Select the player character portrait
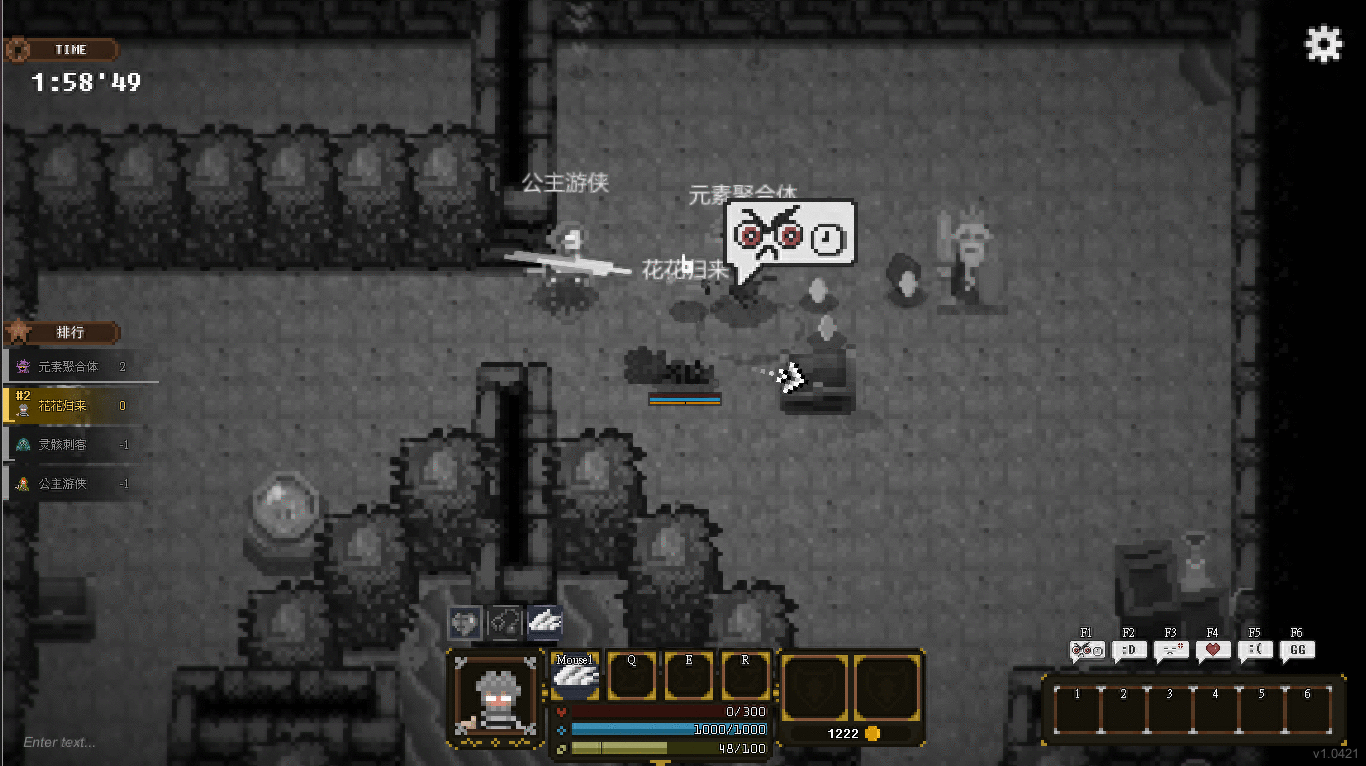This screenshot has width=1366, height=766. (x=496, y=698)
